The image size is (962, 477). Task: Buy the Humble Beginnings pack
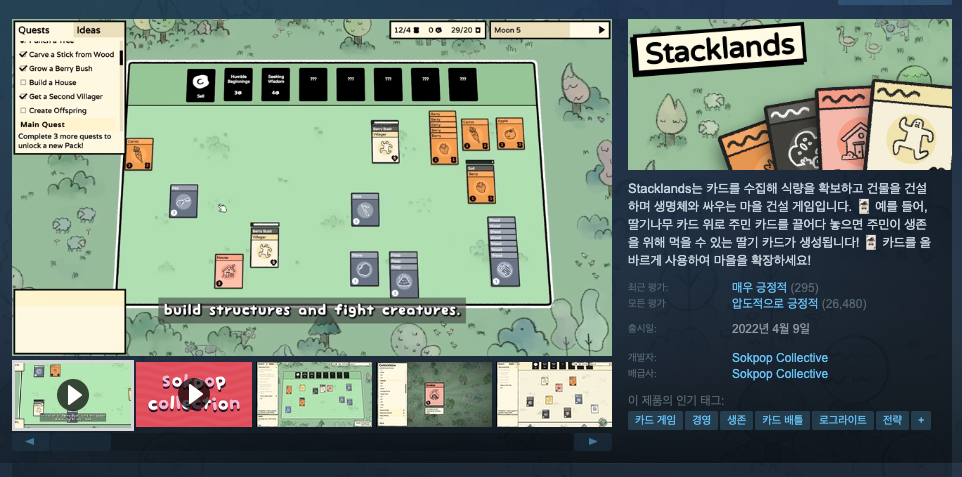[237, 84]
